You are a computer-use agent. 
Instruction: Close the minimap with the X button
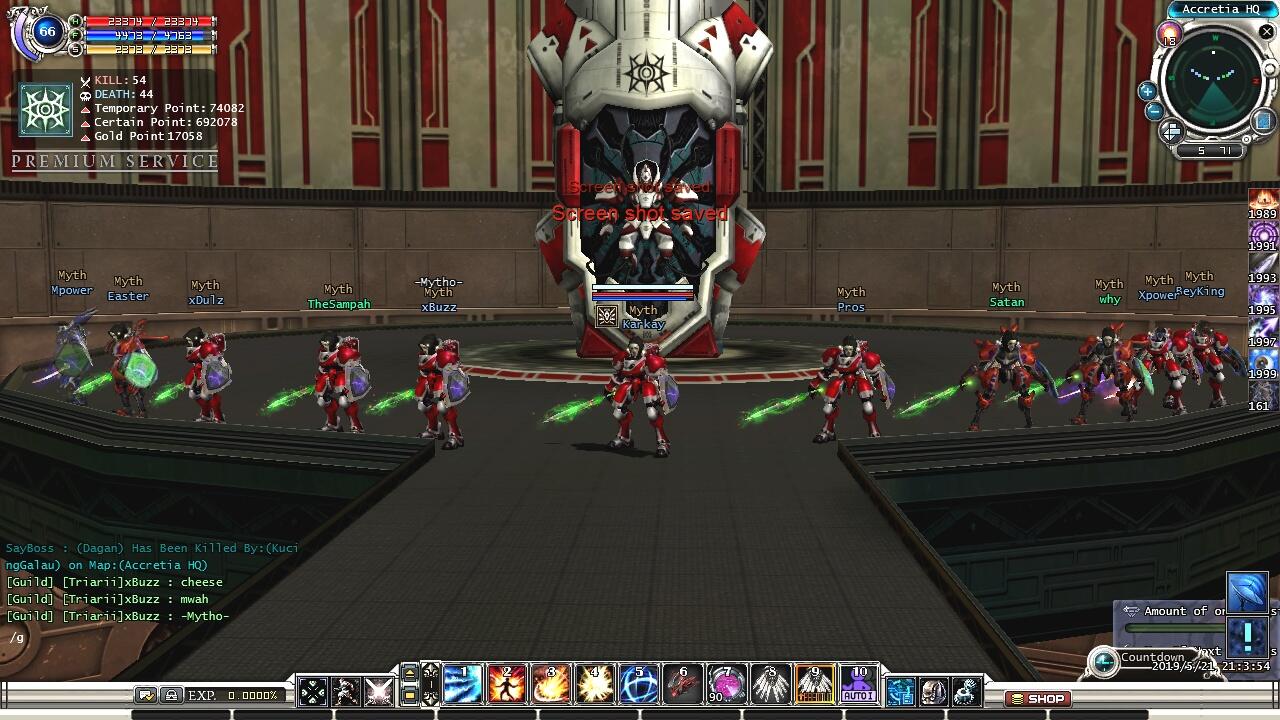[x=1266, y=32]
